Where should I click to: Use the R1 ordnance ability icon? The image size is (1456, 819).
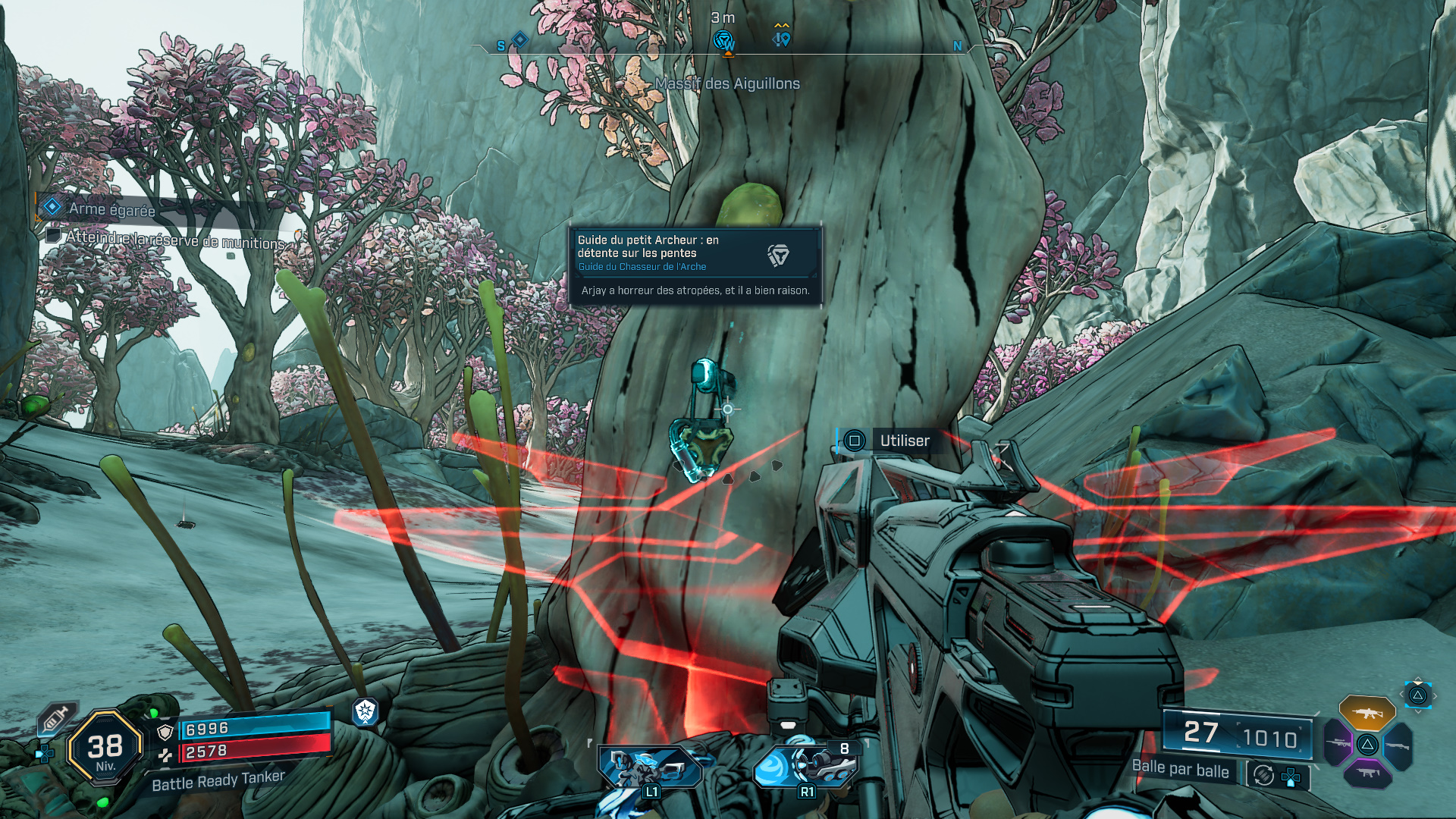805,766
